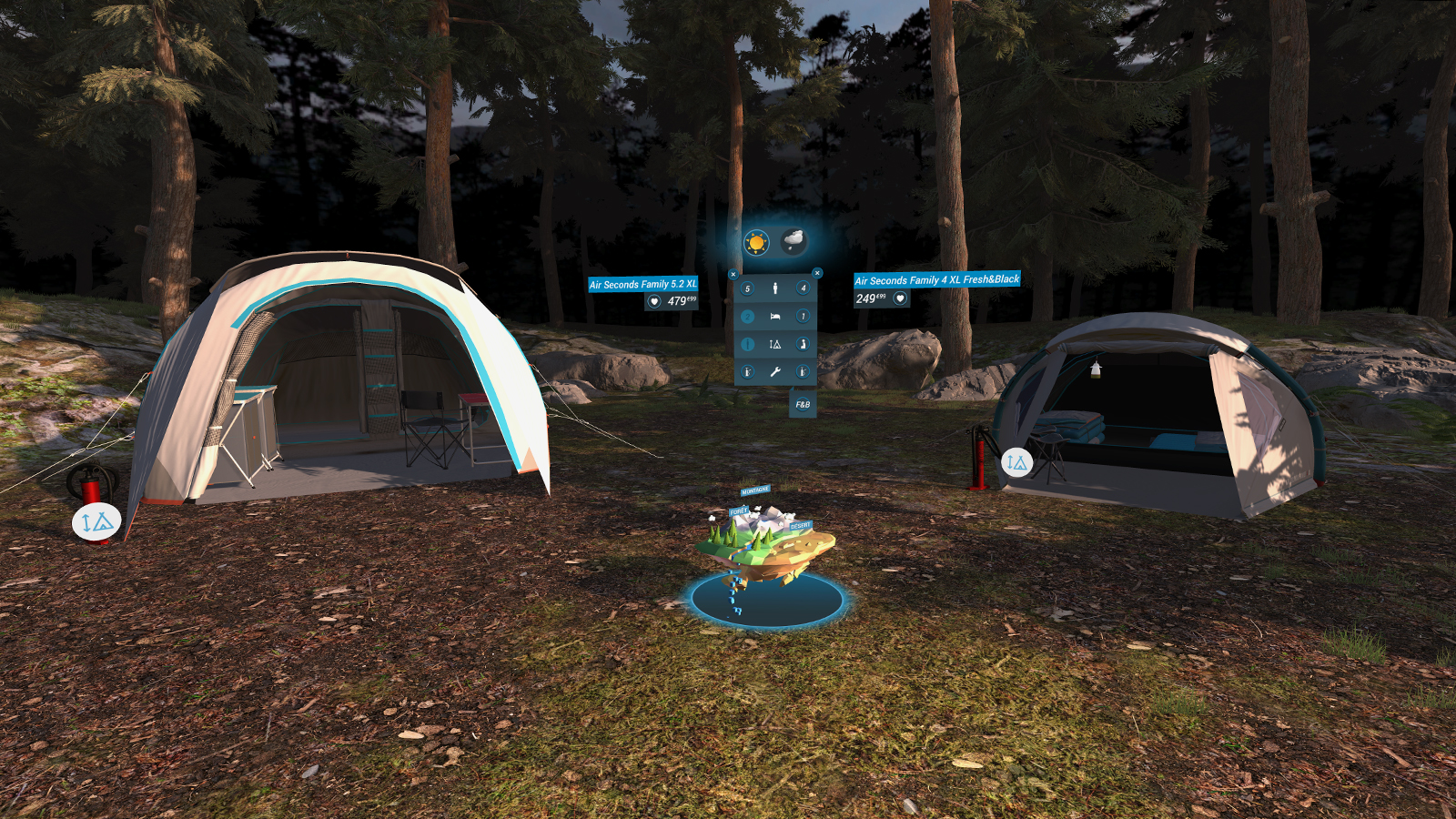The height and width of the screenshot is (819, 1456).
Task: Click the Air Seconds Family 4 XL Fresh&Black label
Action: [936, 280]
